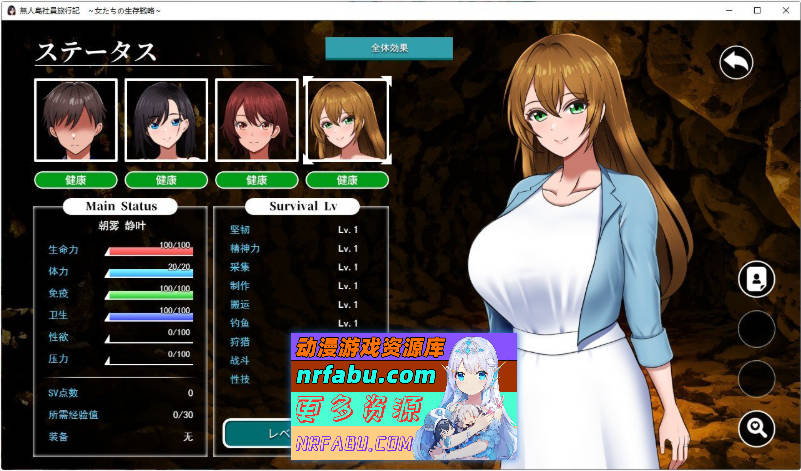Open the character profile card icon

[756, 279]
